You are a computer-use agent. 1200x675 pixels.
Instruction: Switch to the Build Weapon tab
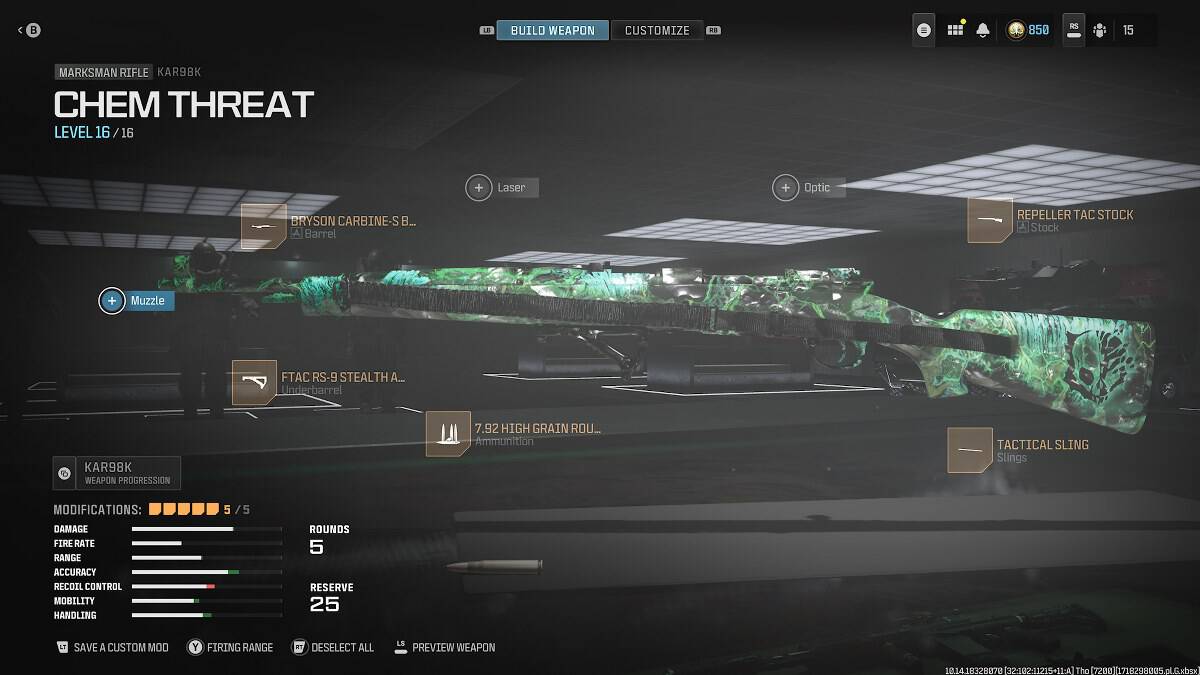(x=552, y=30)
